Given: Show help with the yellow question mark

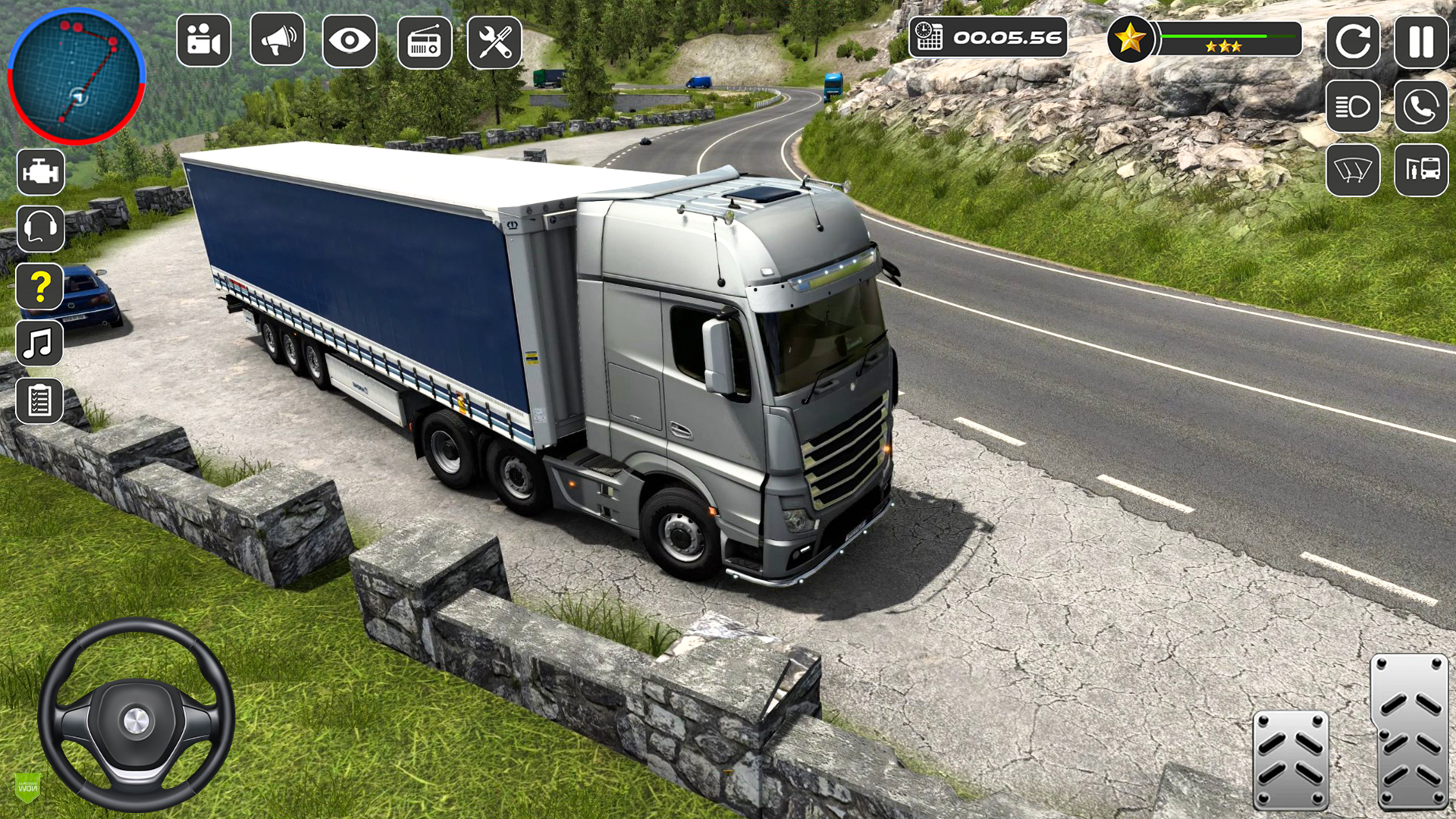Looking at the screenshot, I should tap(41, 286).
